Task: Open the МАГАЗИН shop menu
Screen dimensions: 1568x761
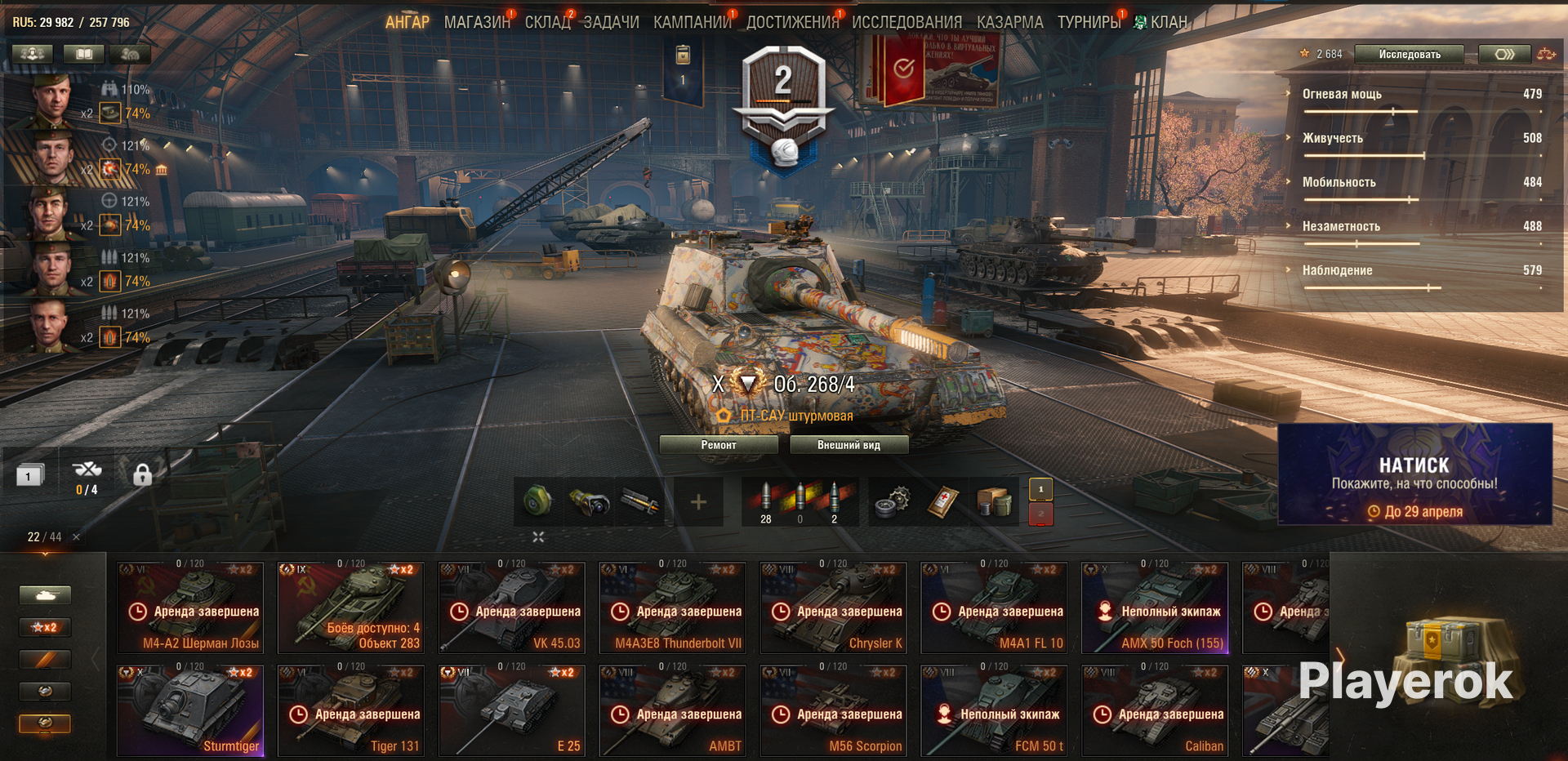Action: [476, 22]
